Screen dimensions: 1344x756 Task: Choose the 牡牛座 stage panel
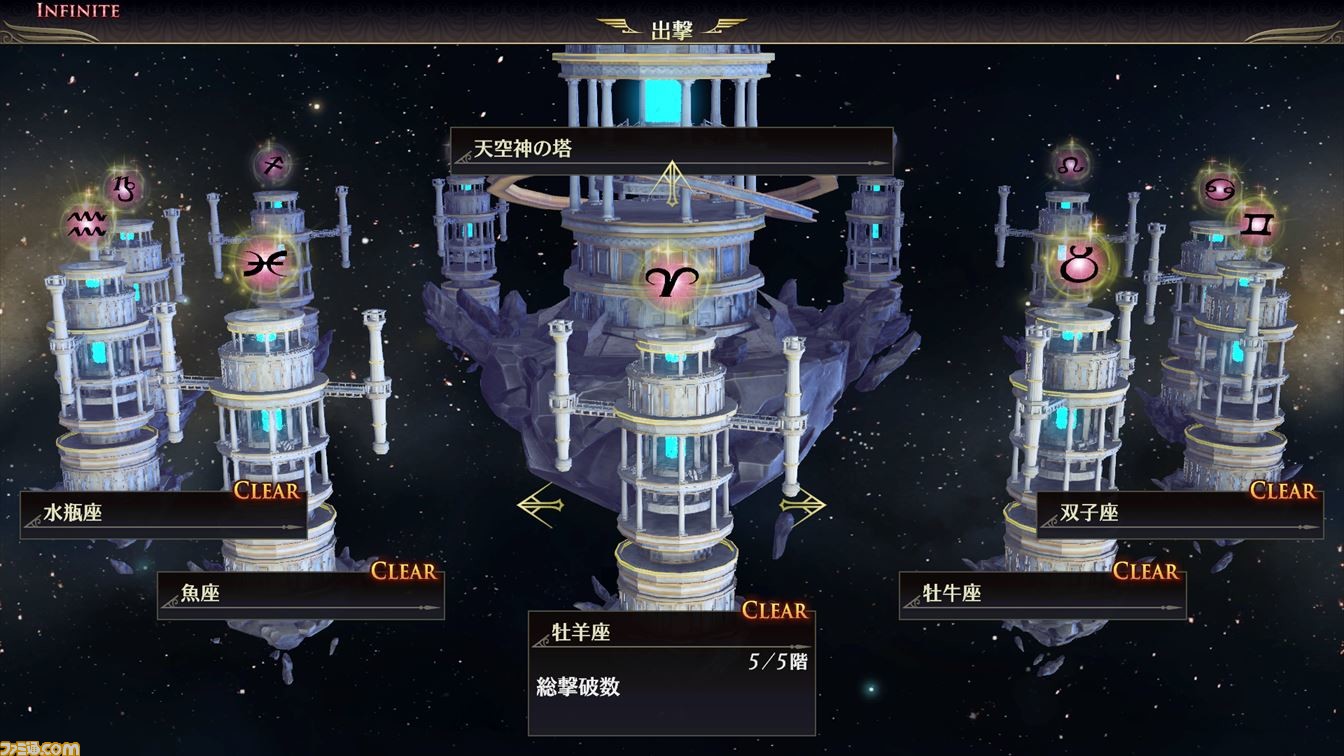coord(1042,594)
